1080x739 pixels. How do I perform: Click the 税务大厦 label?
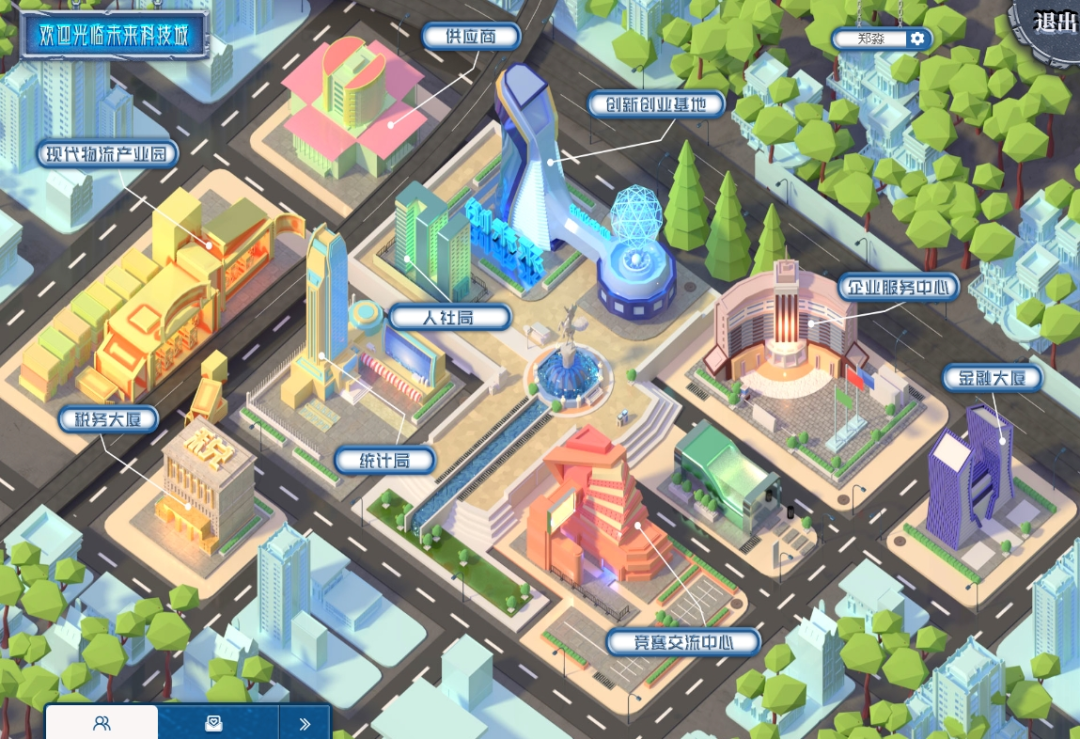point(108,419)
